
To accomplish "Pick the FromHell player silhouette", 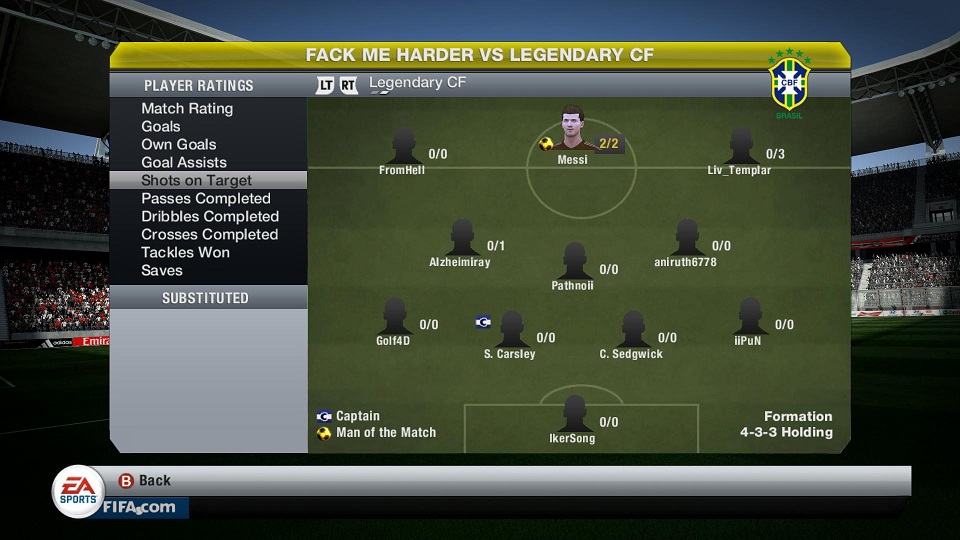I will (x=403, y=146).
